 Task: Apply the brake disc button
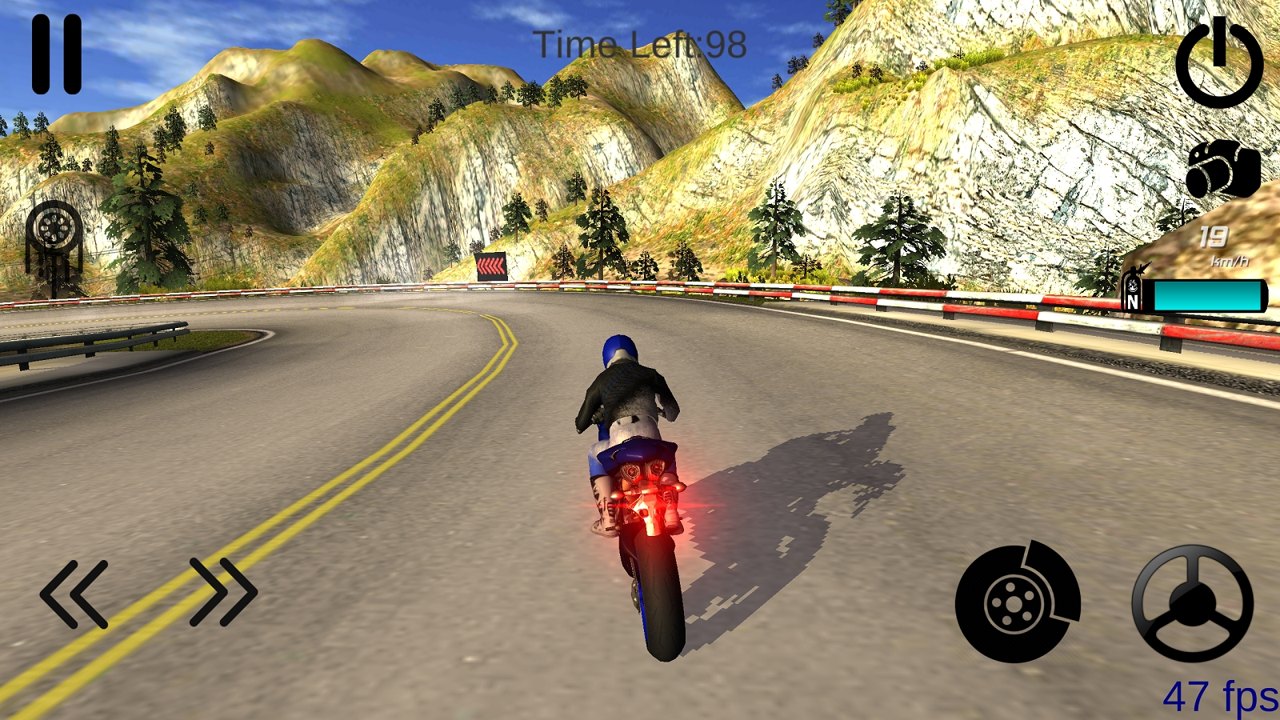(x=1017, y=602)
